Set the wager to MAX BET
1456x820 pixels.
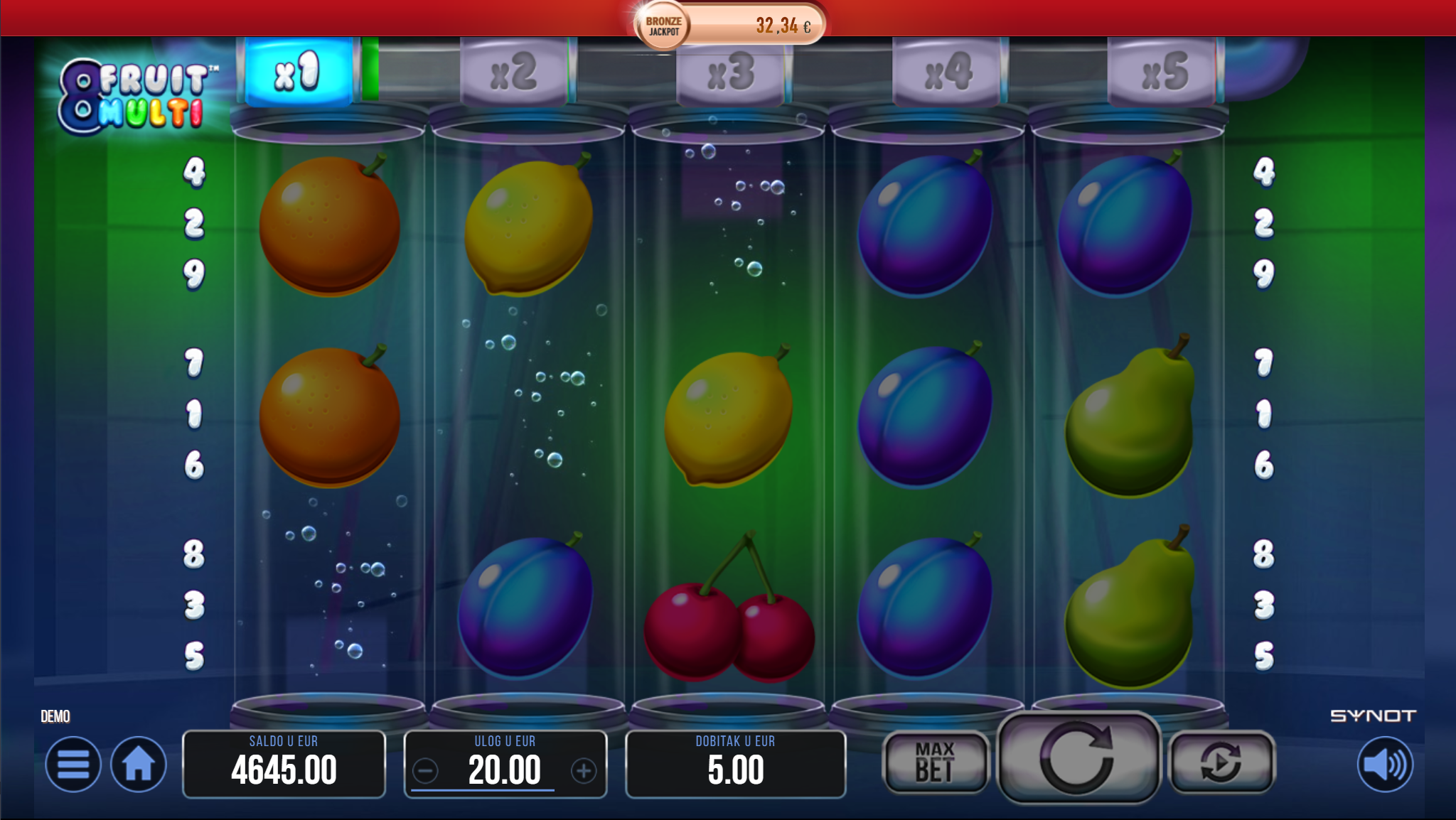[935, 762]
